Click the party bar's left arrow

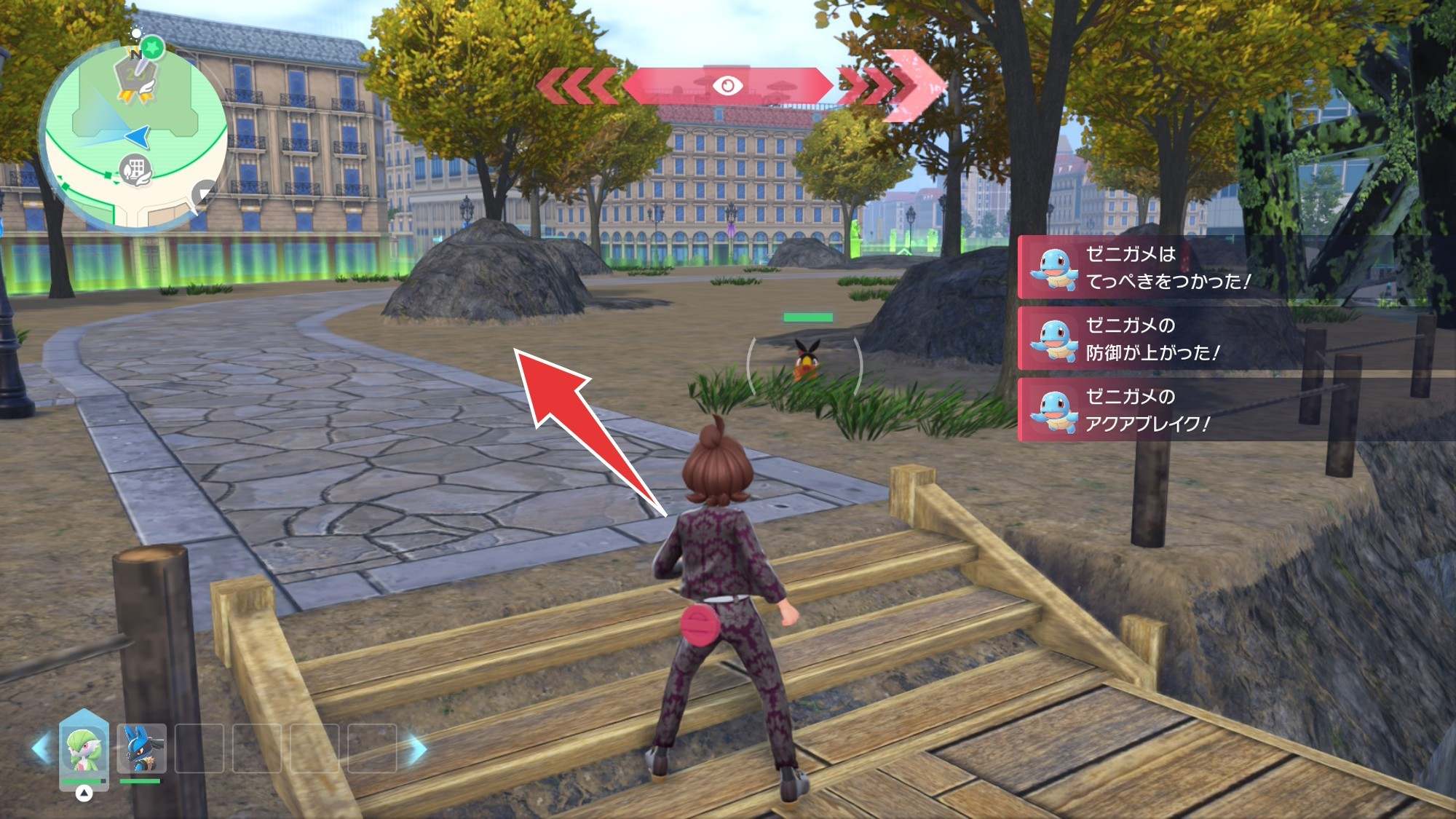click(41, 748)
